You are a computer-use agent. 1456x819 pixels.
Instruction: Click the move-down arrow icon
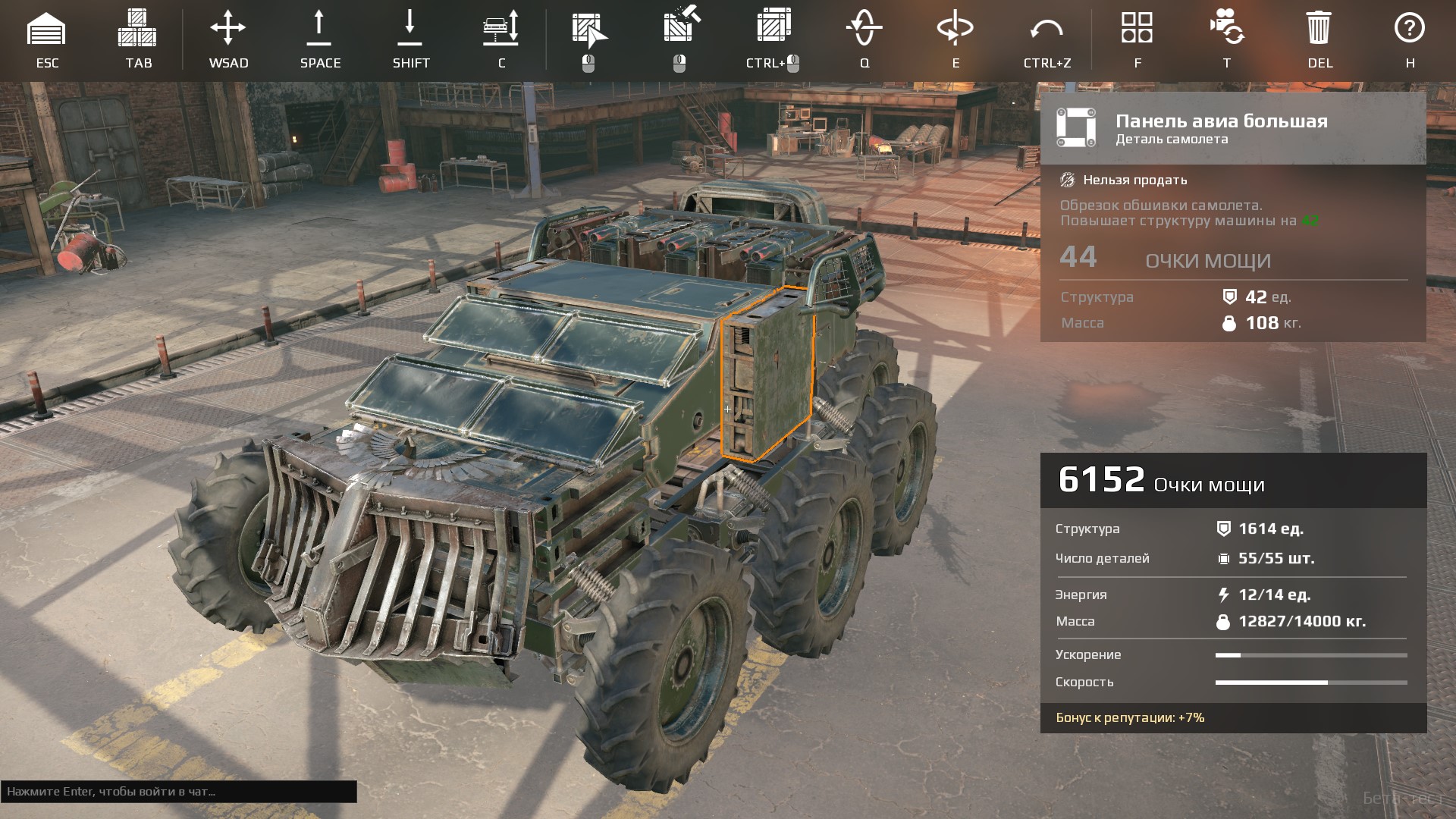[409, 29]
